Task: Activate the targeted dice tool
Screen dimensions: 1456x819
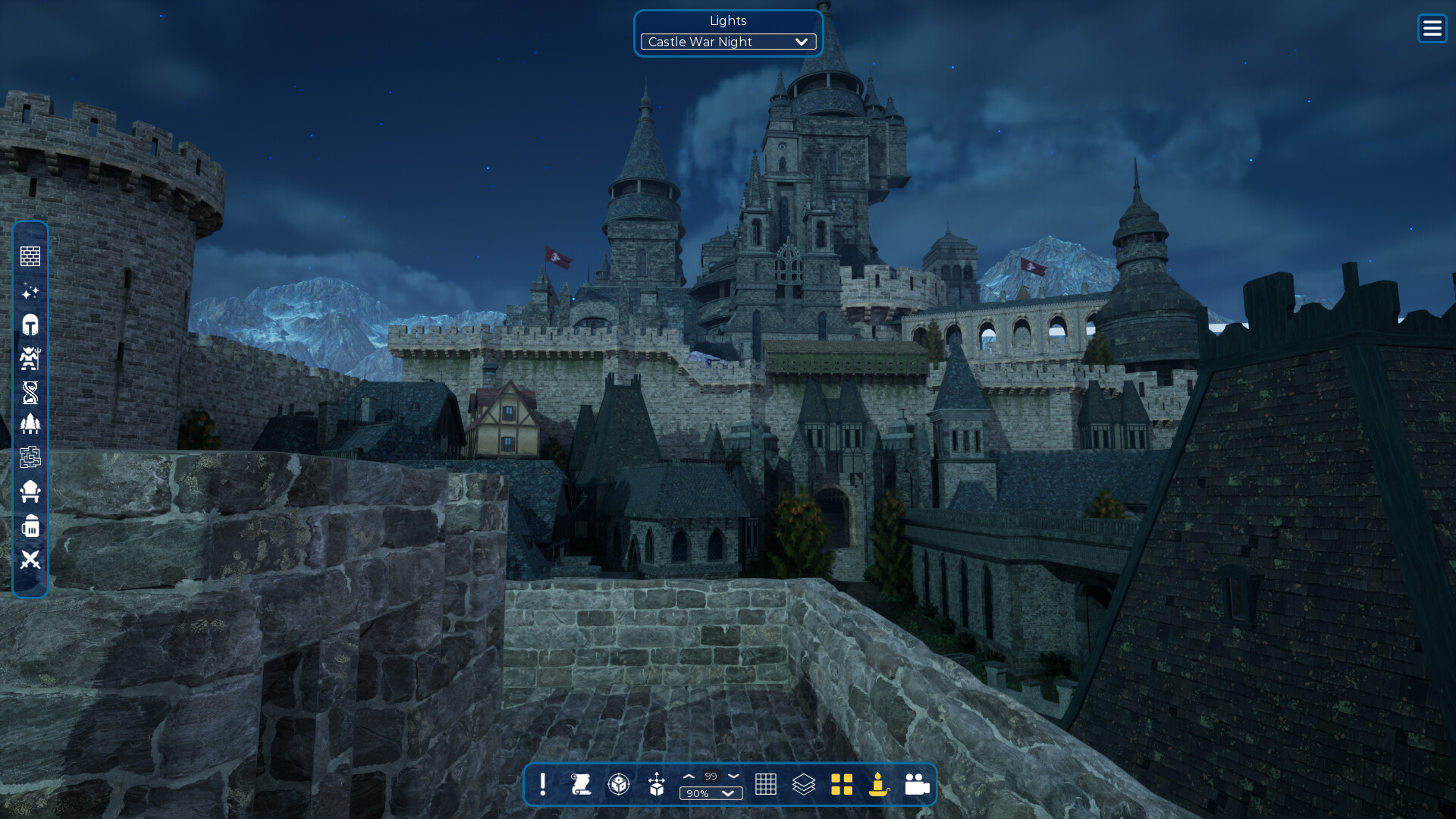Action: point(619,784)
